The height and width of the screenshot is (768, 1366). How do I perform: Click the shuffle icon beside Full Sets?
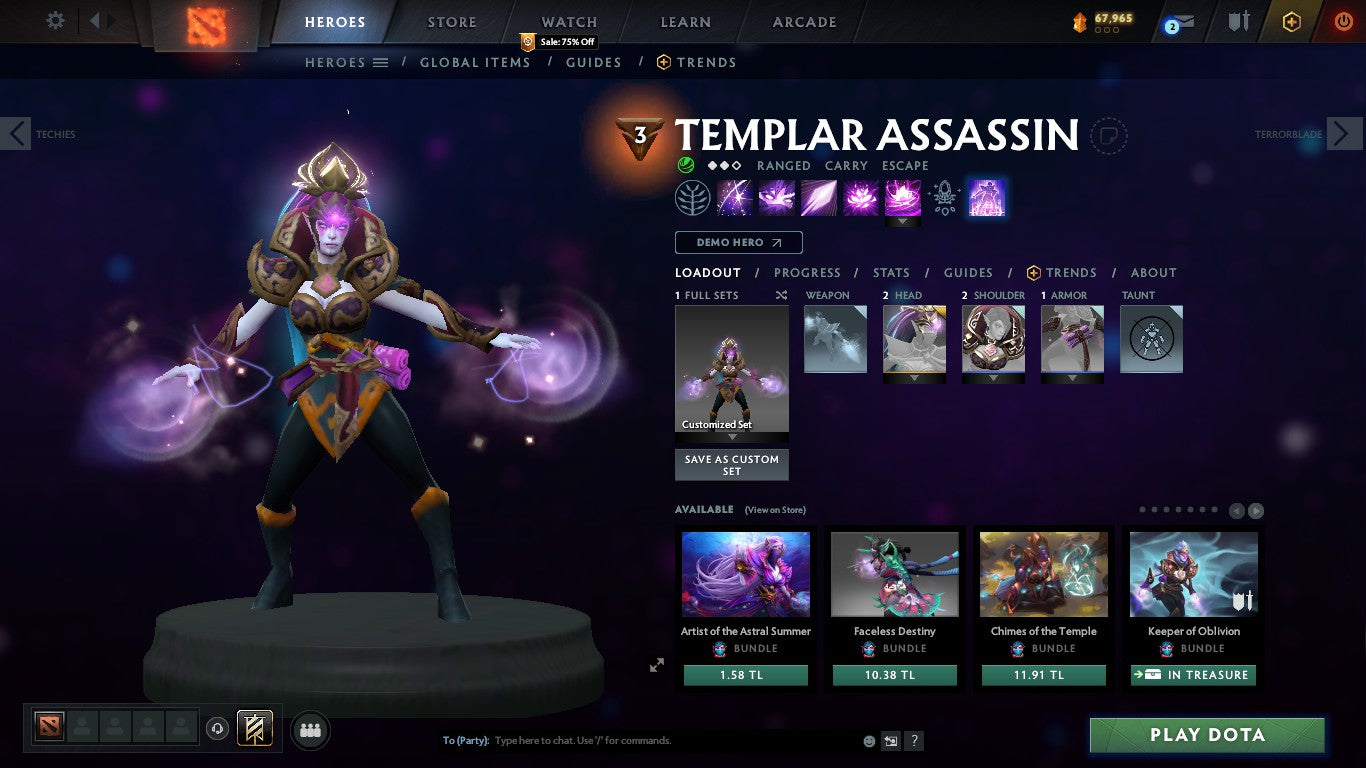coord(780,295)
